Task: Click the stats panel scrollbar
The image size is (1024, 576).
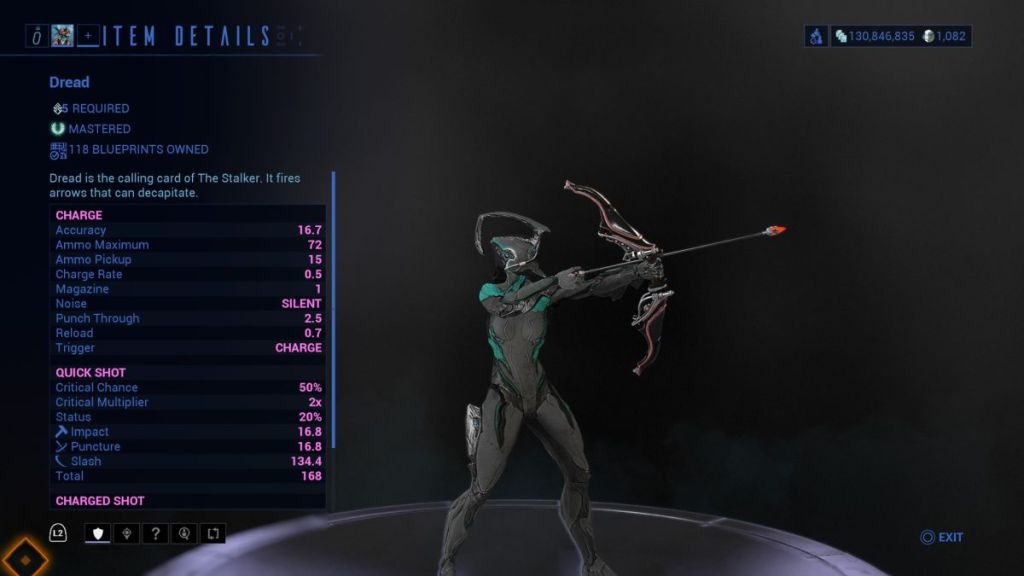Action: click(333, 310)
